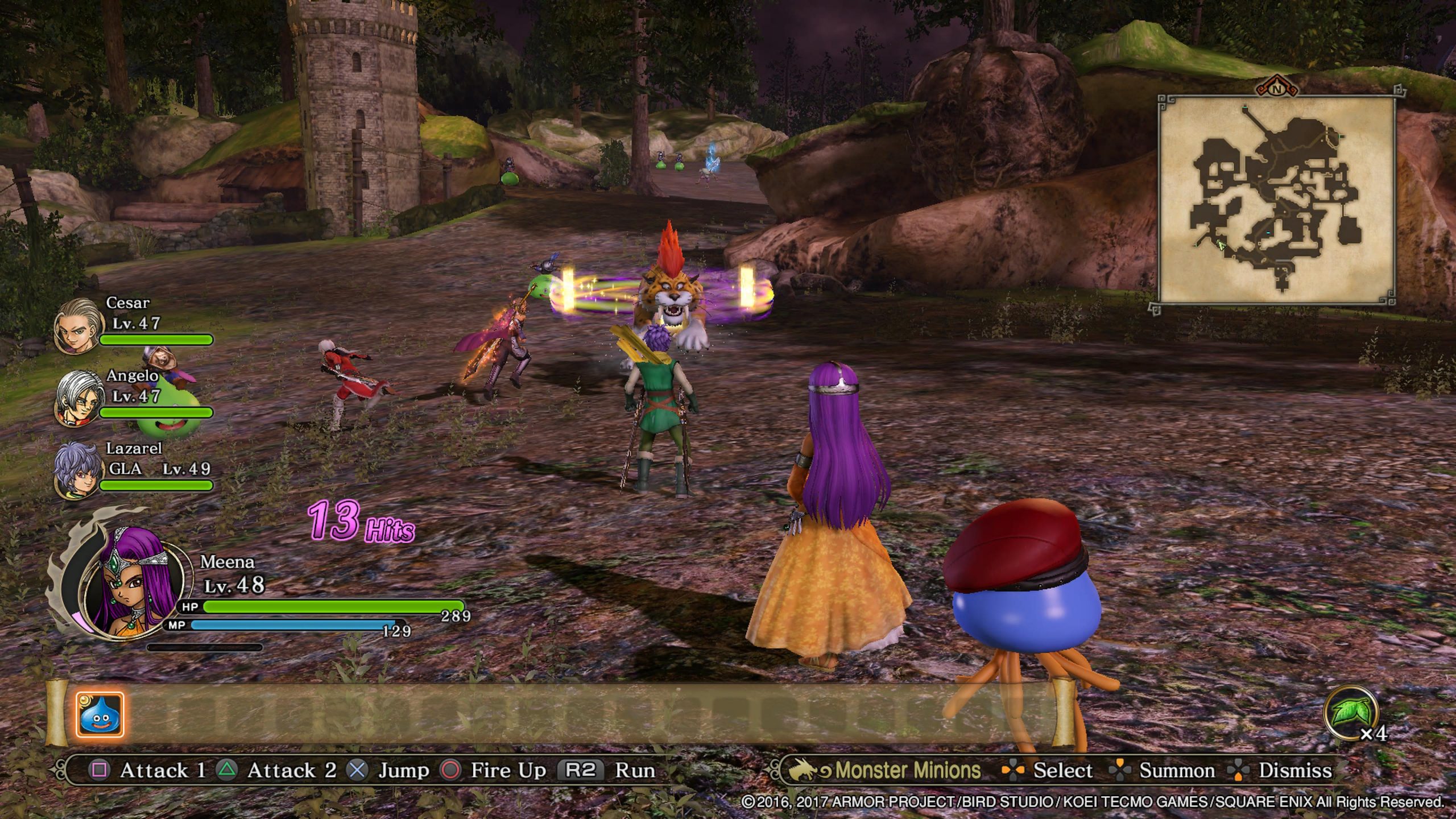Use the green Yggdrasil leaf item
Image resolution: width=1456 pixels, height=819 pixels.
pyautogui.click(x=1350, y=712)
